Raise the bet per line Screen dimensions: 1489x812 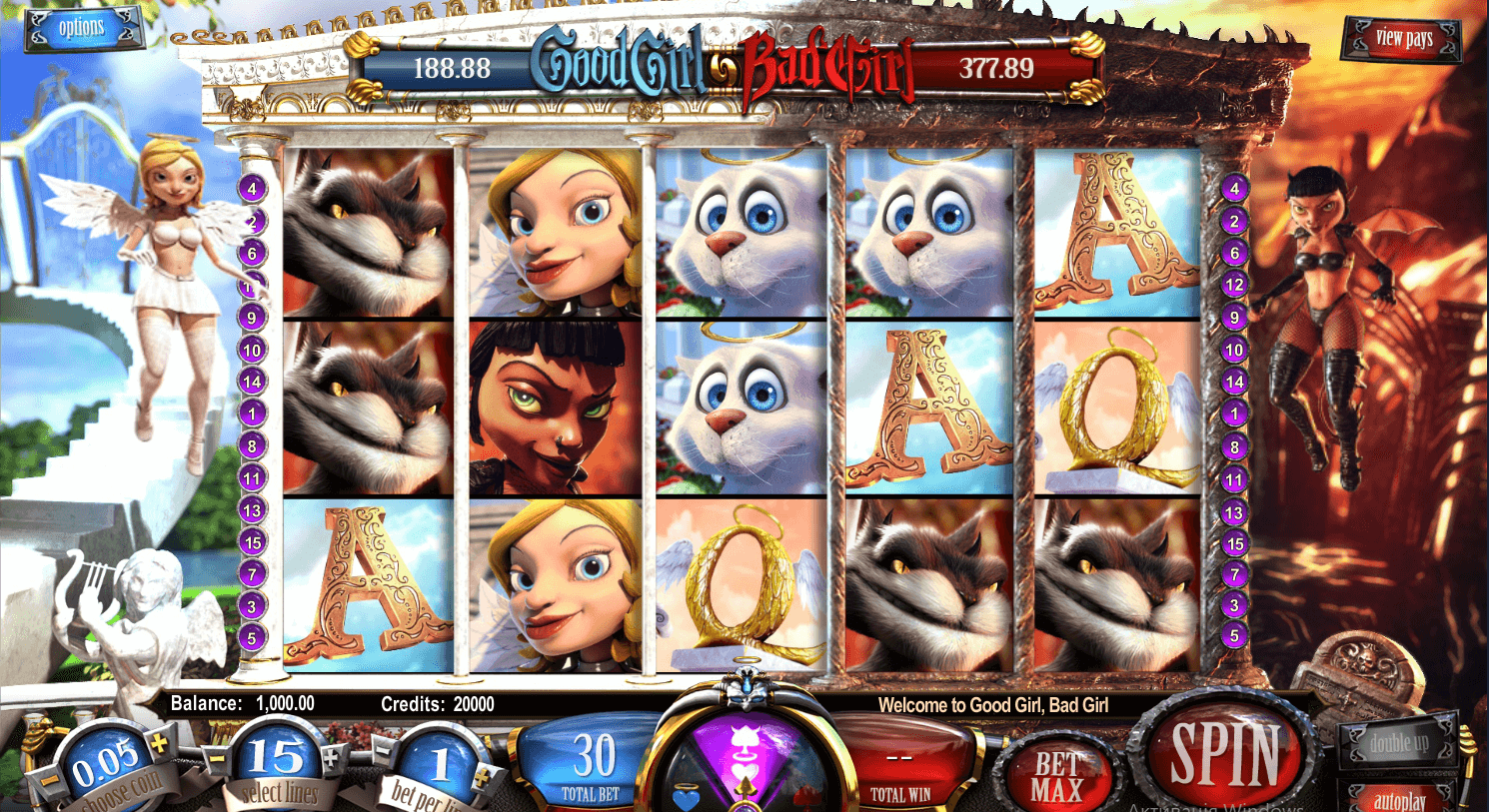pyautogui.click(x=484, y=777)
